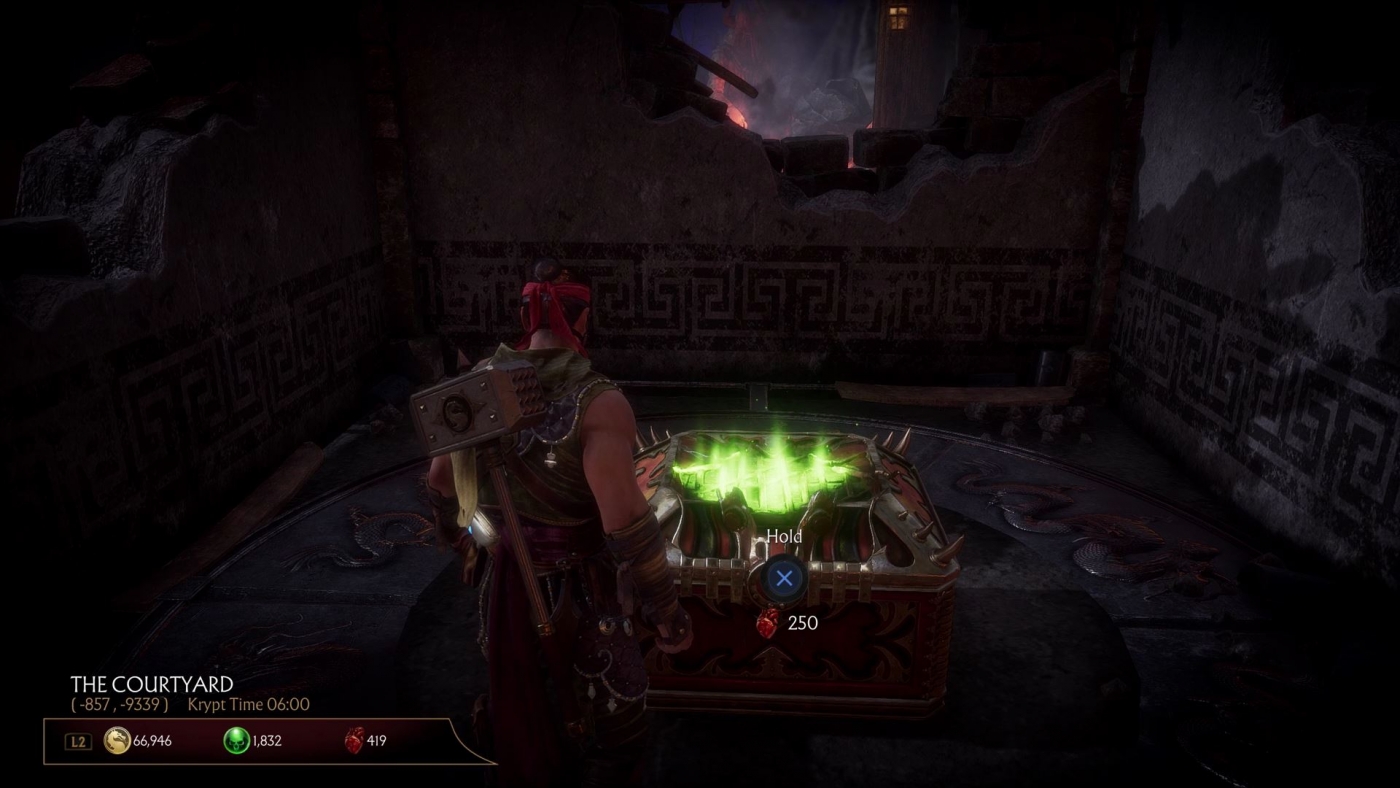Screen dimensions: 1400x788
Task: Click the koin count 66,946
Action: click(150, 741)
